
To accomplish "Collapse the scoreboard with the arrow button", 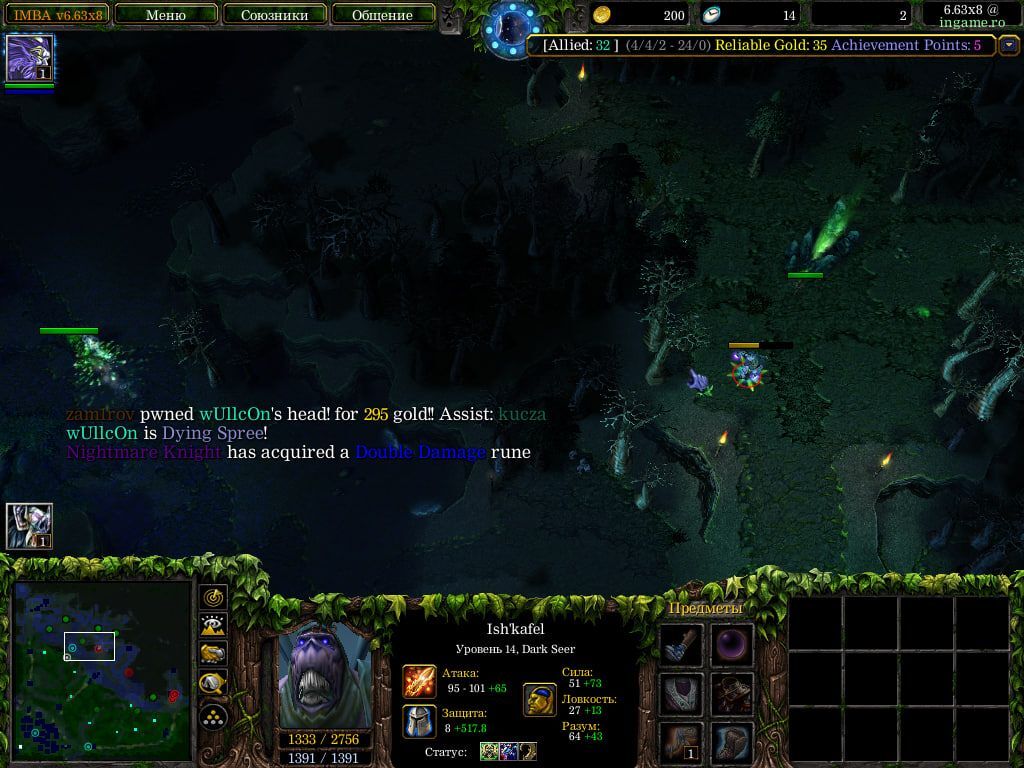I will (x=1008, y=45).
